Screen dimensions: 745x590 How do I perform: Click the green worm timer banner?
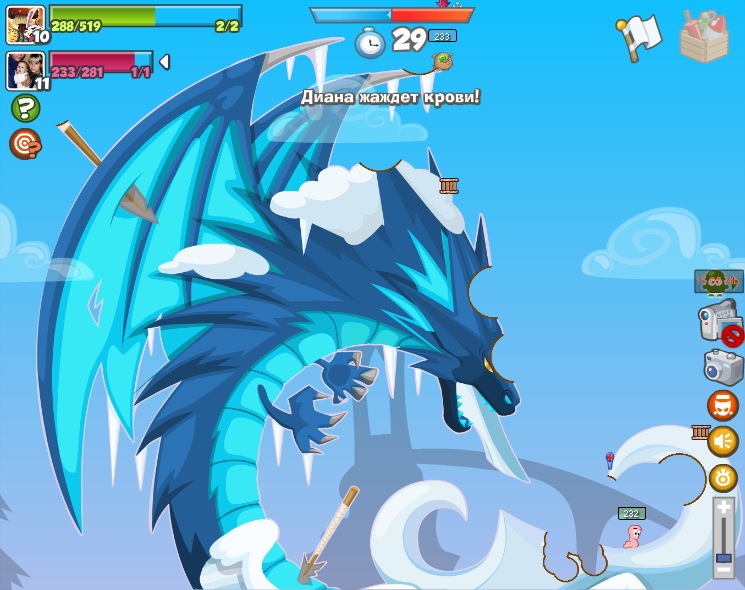[x=718, y=282]
